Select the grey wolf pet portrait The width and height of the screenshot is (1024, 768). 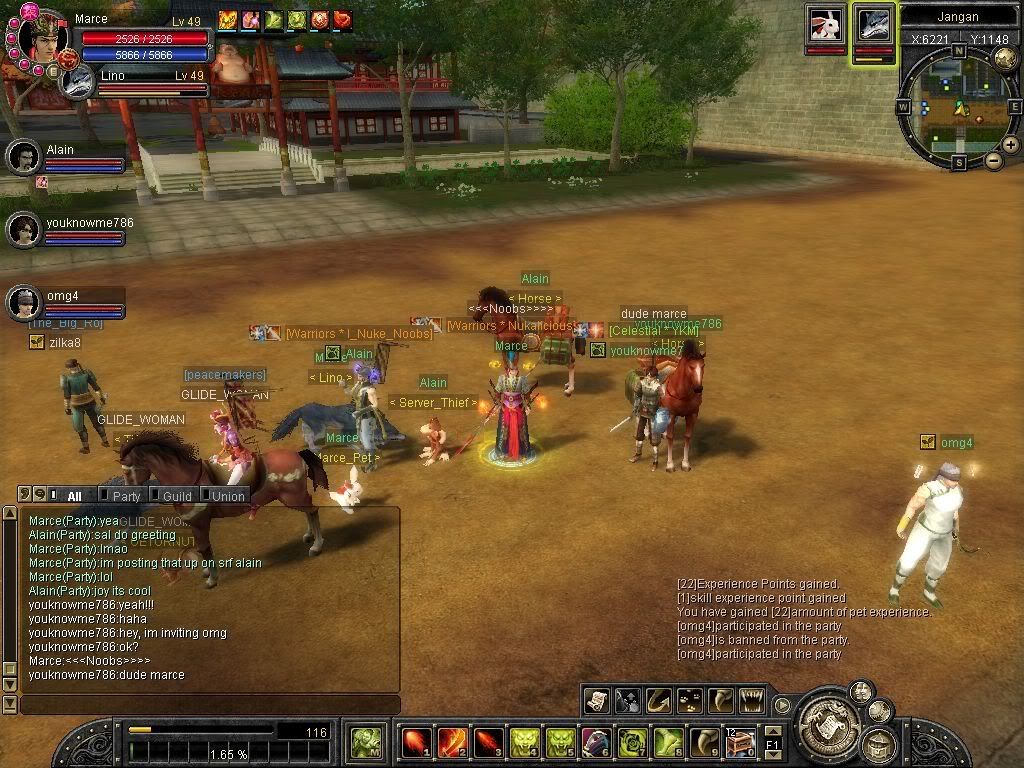pyautogui.click(x=873, y=24)
